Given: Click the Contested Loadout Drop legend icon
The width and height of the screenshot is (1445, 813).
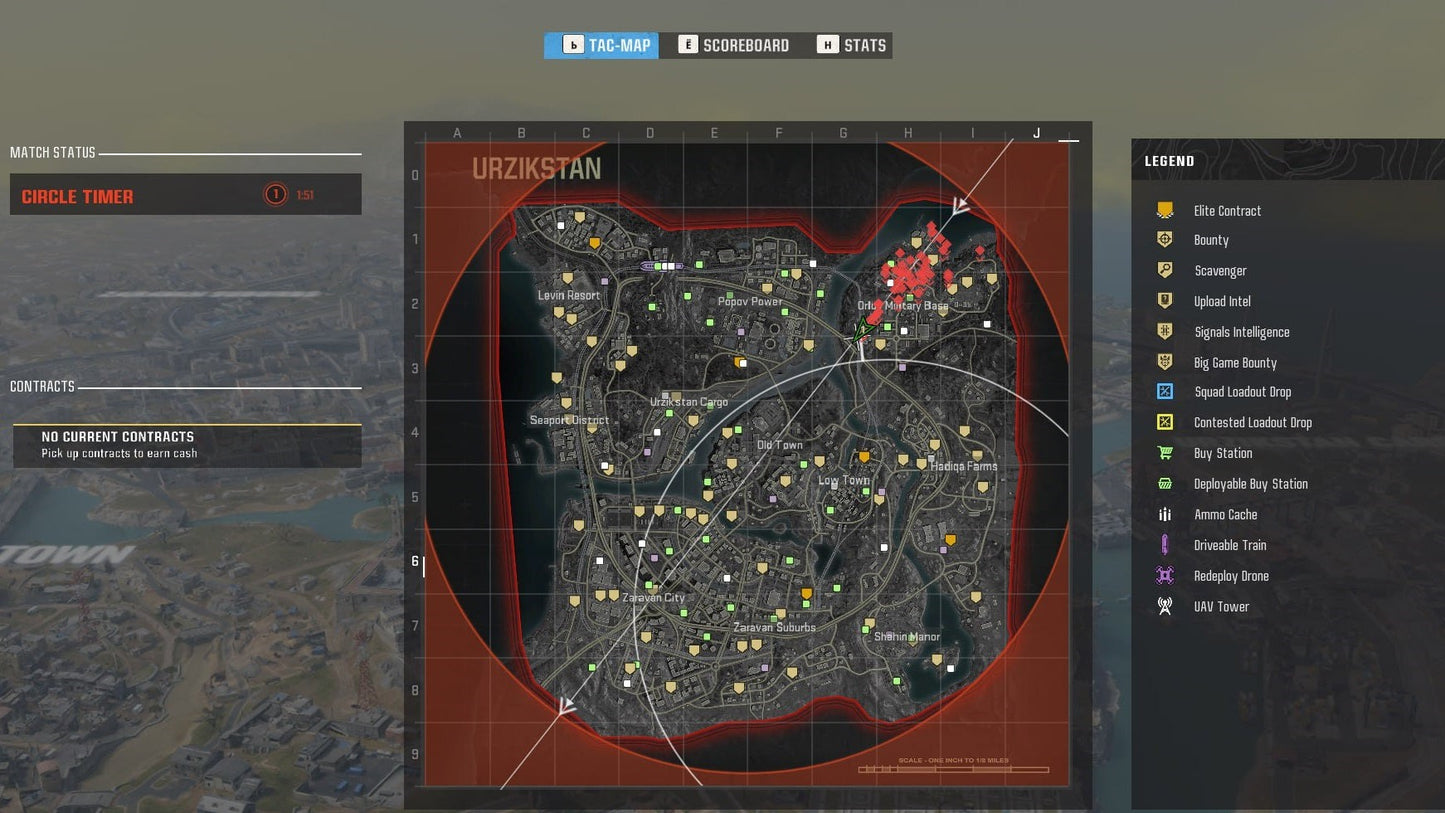Looking at the screenshot, I should 1165,422.
